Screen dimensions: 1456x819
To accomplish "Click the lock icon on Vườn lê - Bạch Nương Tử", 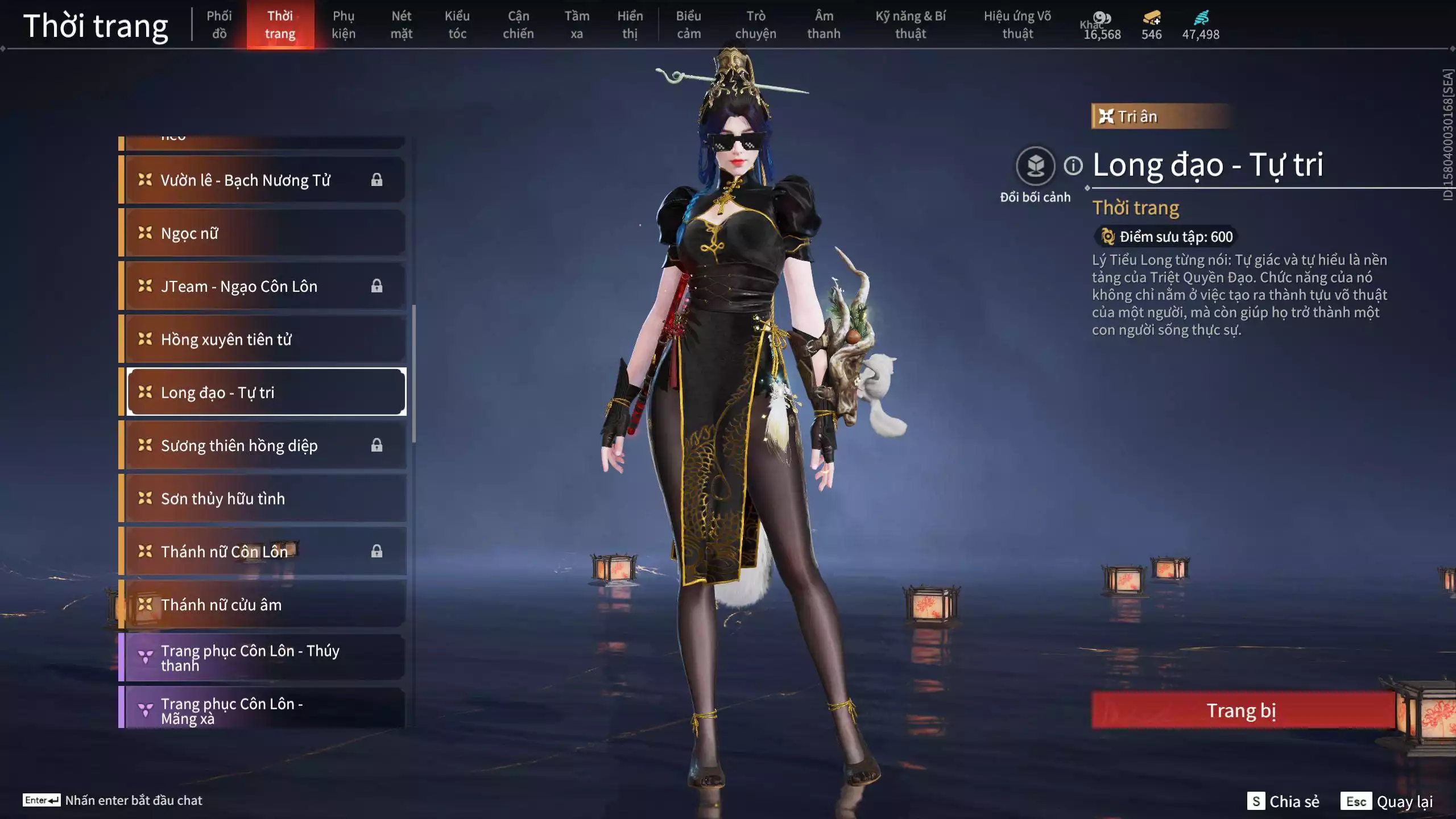I will (x=377, y=180).
